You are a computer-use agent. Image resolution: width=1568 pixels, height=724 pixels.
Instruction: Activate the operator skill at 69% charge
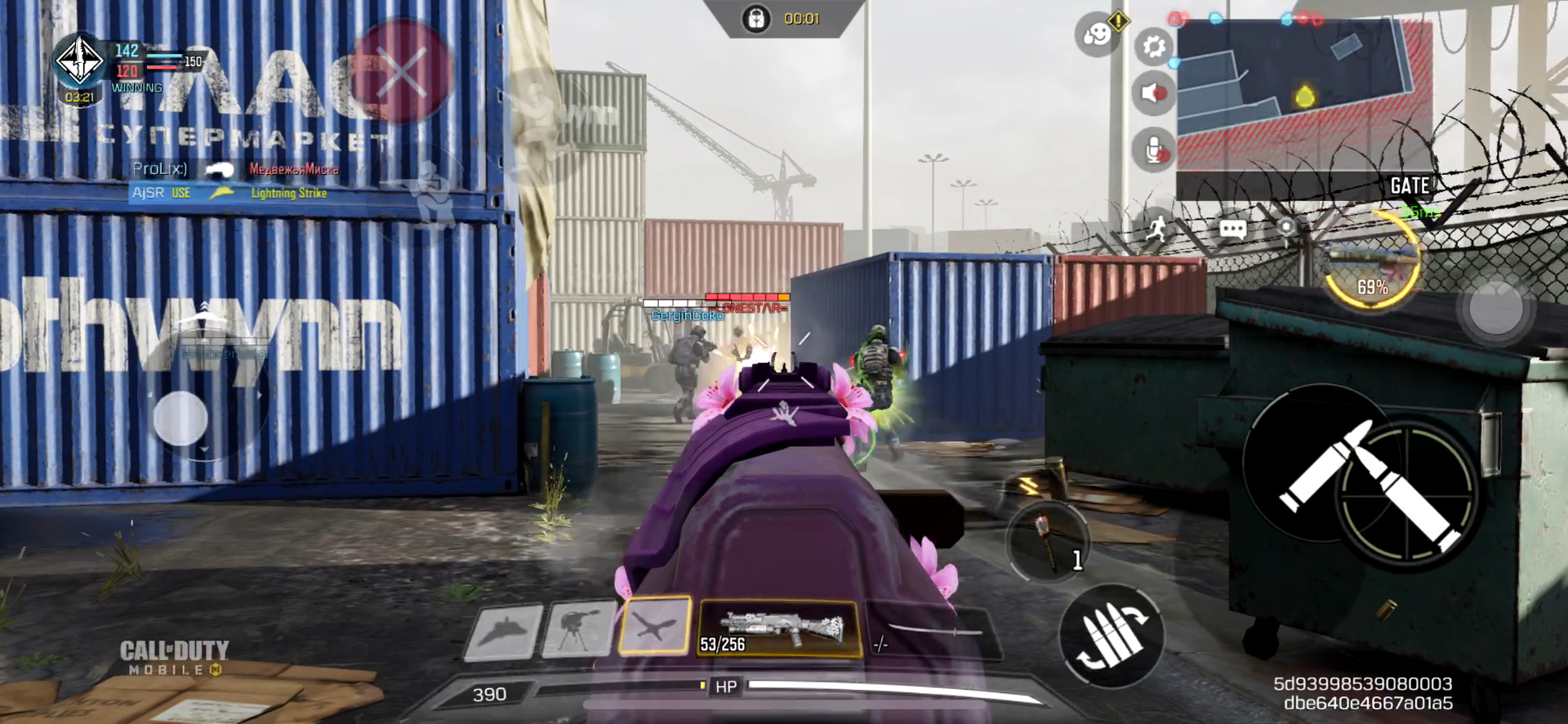[x=1372, y=260]
